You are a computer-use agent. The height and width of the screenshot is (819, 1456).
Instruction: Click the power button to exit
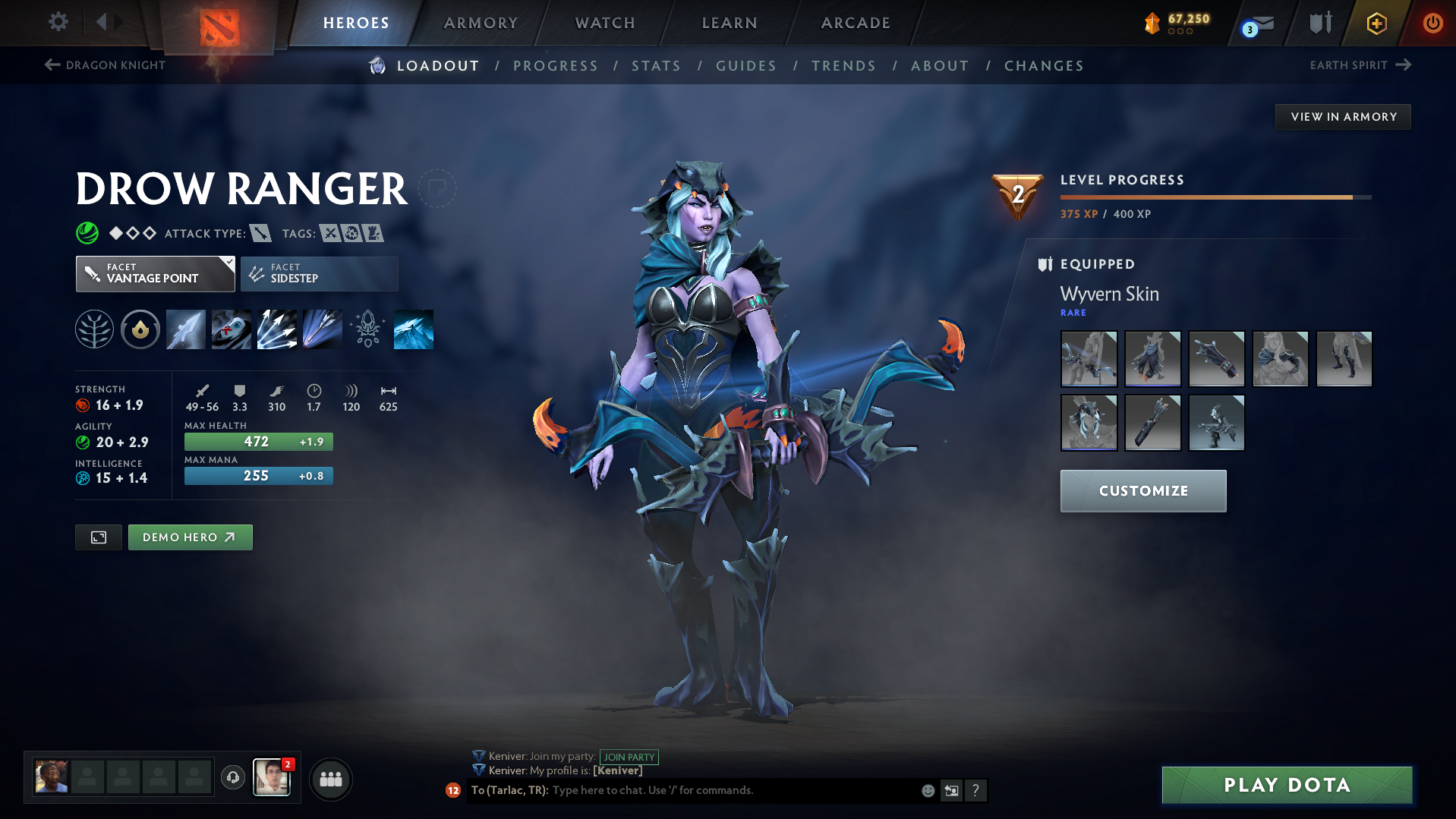[x=1433, y=23]
